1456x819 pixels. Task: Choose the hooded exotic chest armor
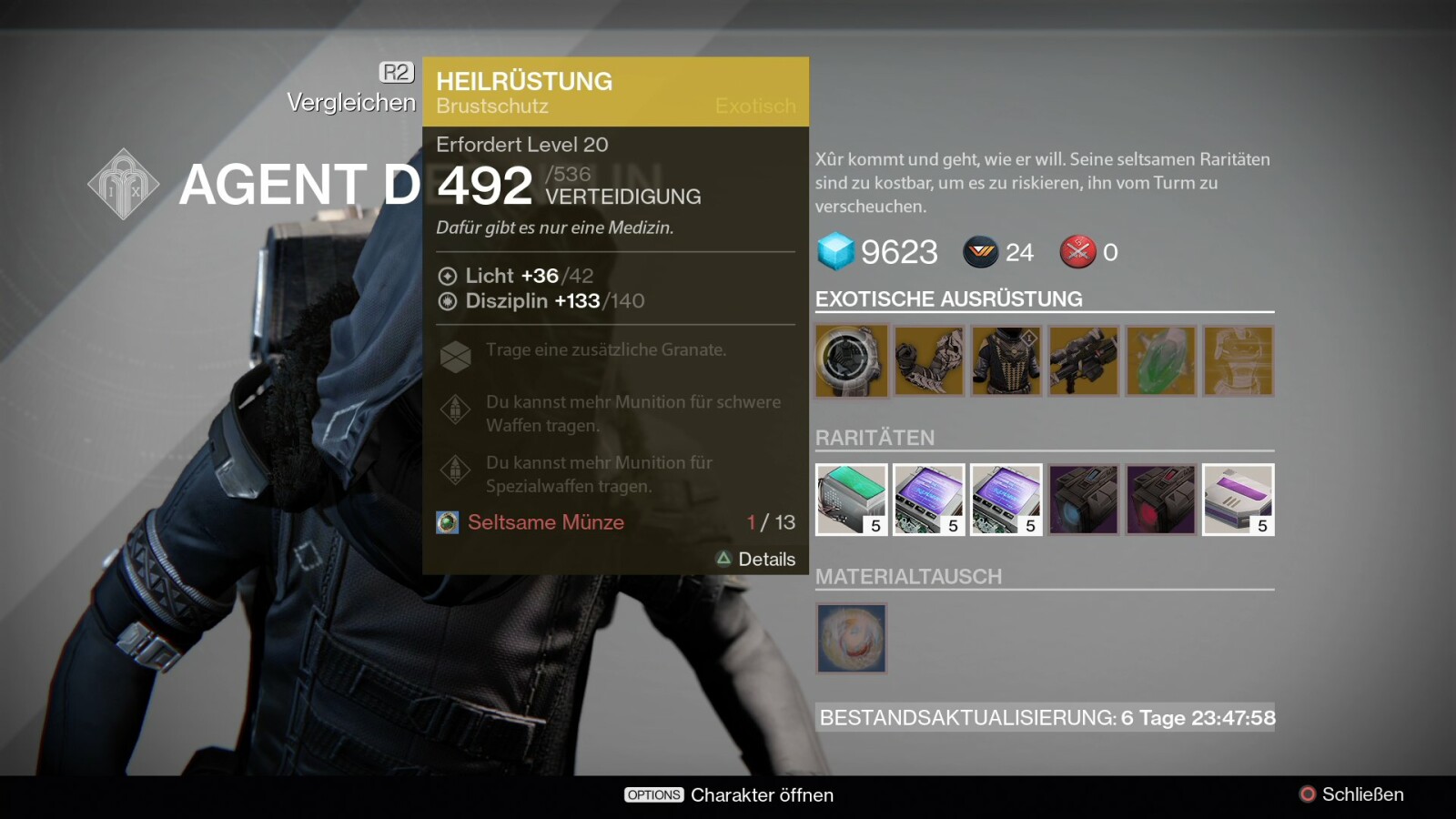click(1006, 361)
